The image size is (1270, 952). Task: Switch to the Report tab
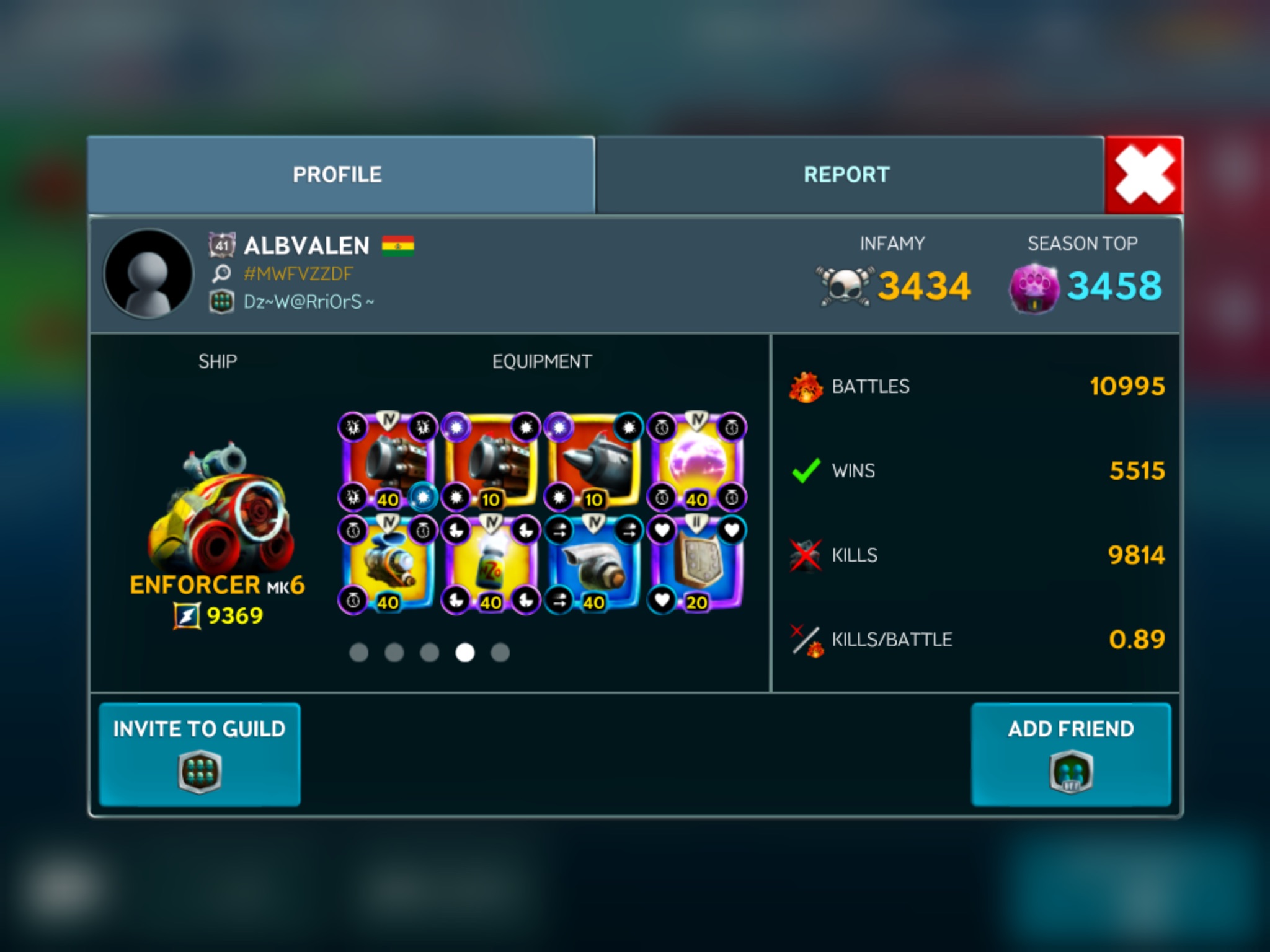point(847,175)
